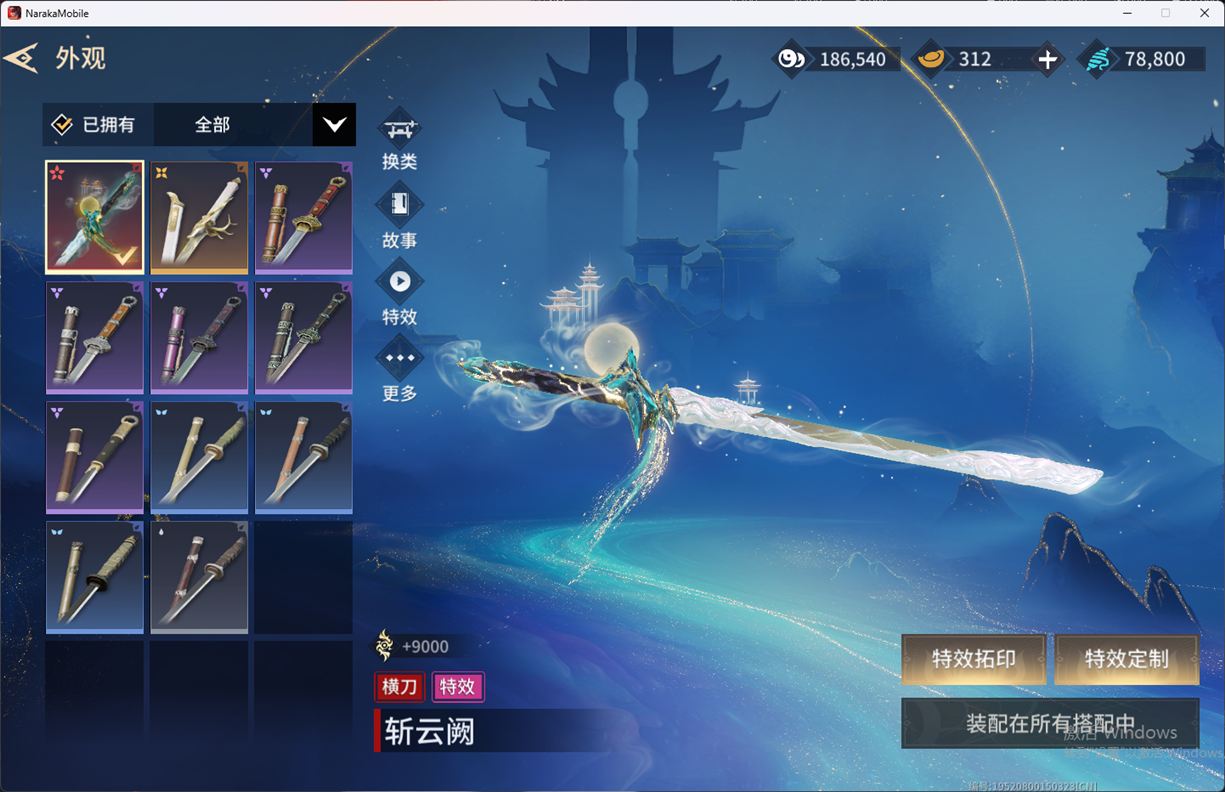The image size is (1225, 792).
Task: Click the 横刀 weapon type tag
Action: (x=399, y=687)
